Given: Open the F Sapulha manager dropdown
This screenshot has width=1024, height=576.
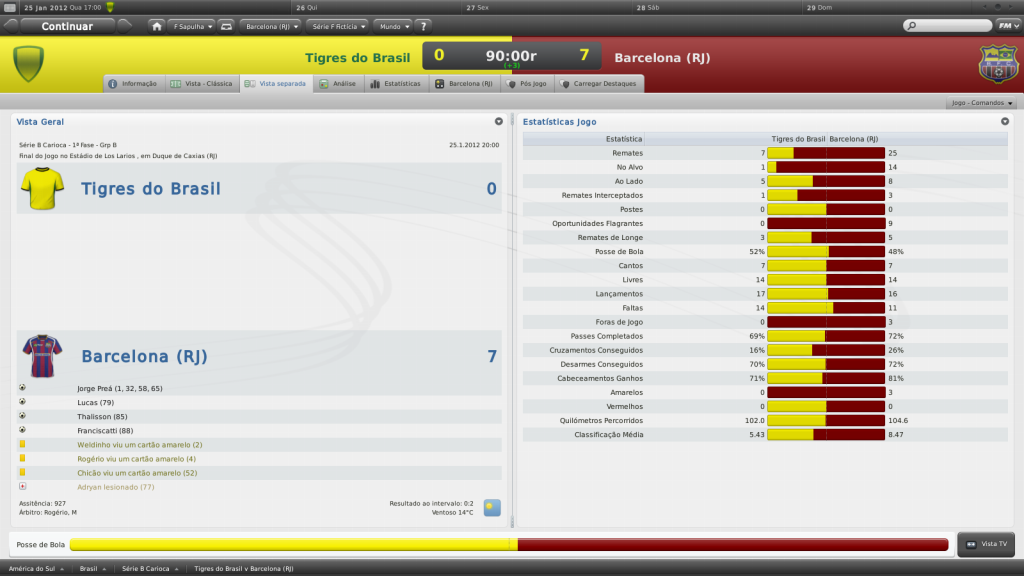Looking at the screenshot, I should tap(192, 26).
